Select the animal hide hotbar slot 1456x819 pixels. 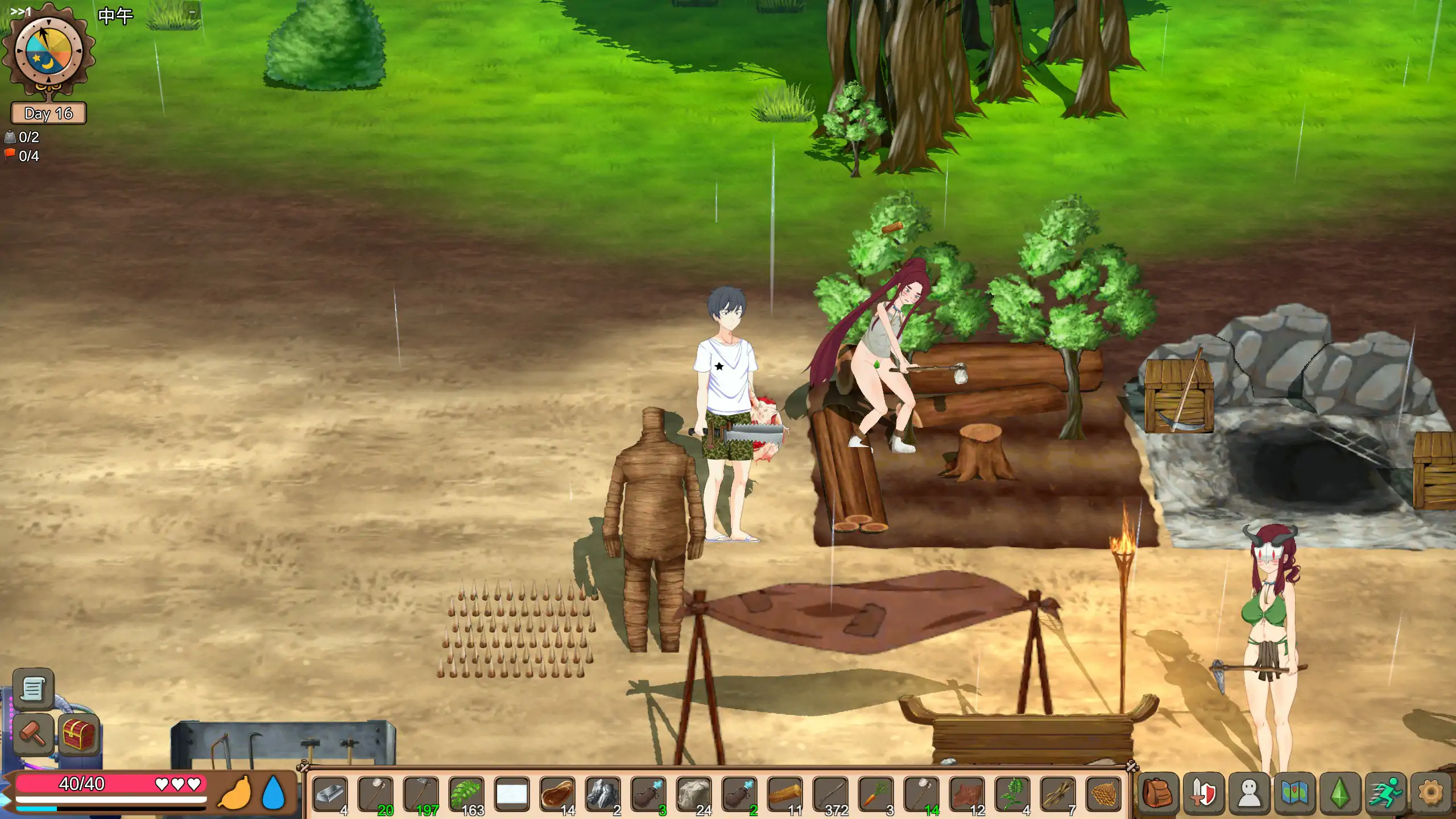pos(967,794)
